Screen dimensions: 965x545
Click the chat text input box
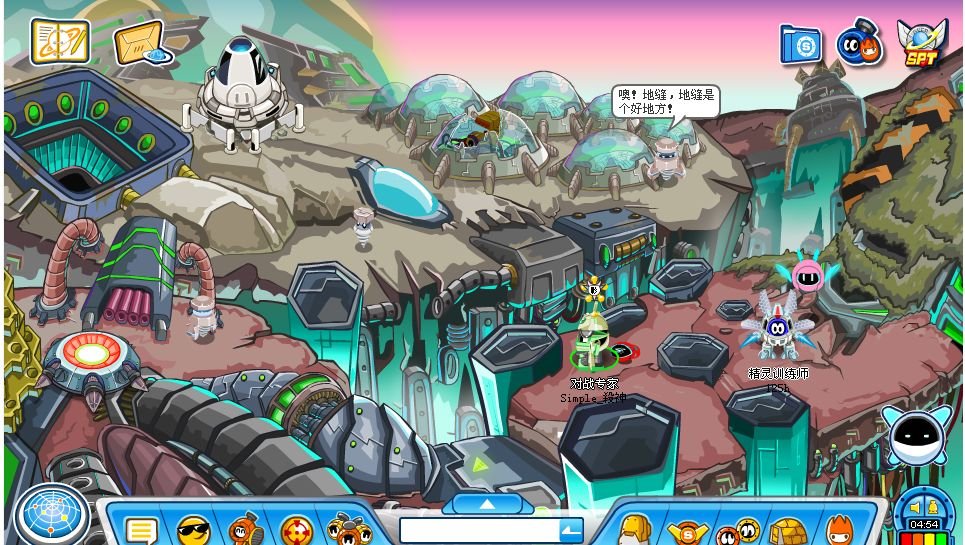(478, 530)
